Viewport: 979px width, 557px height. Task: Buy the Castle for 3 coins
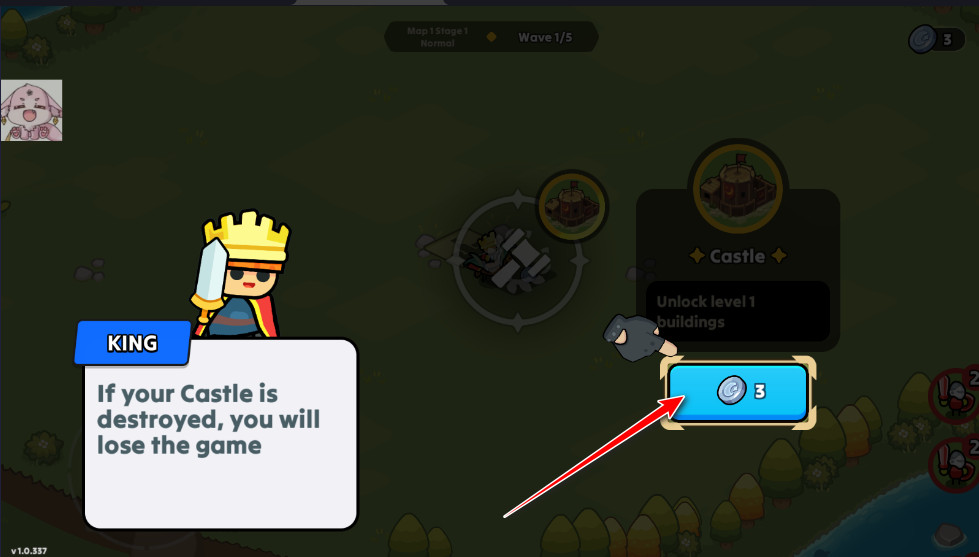click(x=738, y=392)
